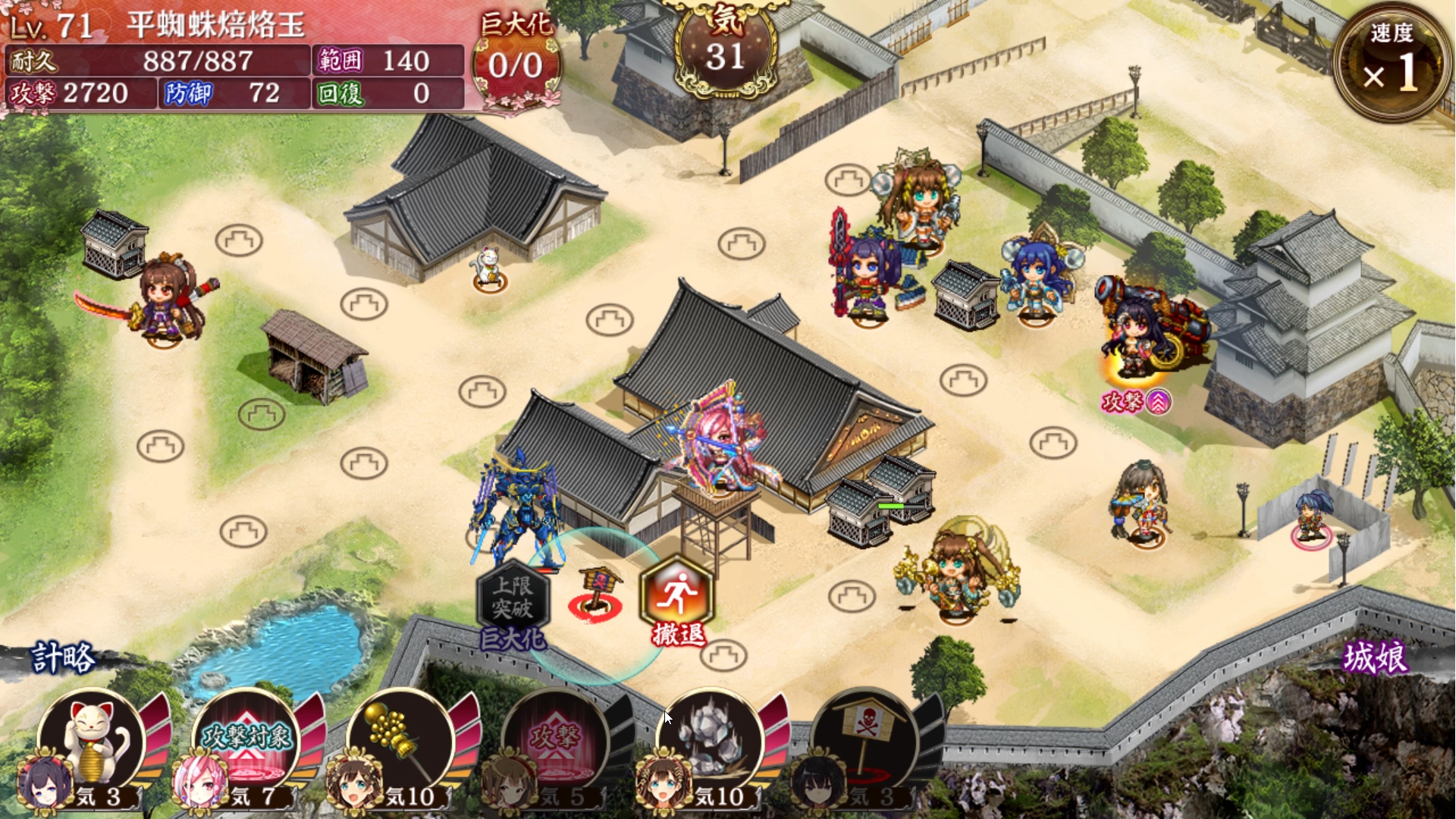Image resolution: width=1456 pixels, height=819 pixels.
Task: Switch to the 城娘 castle girl list
Action: 1374,658
